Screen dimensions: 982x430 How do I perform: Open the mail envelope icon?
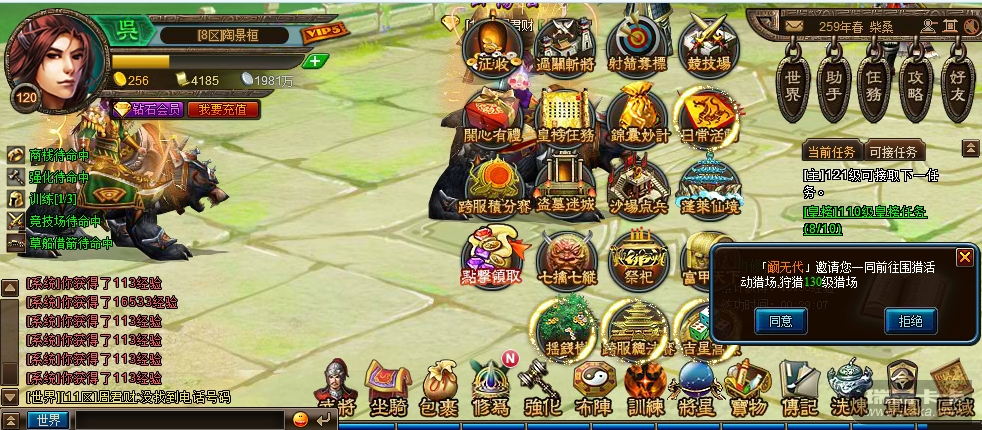795,24
